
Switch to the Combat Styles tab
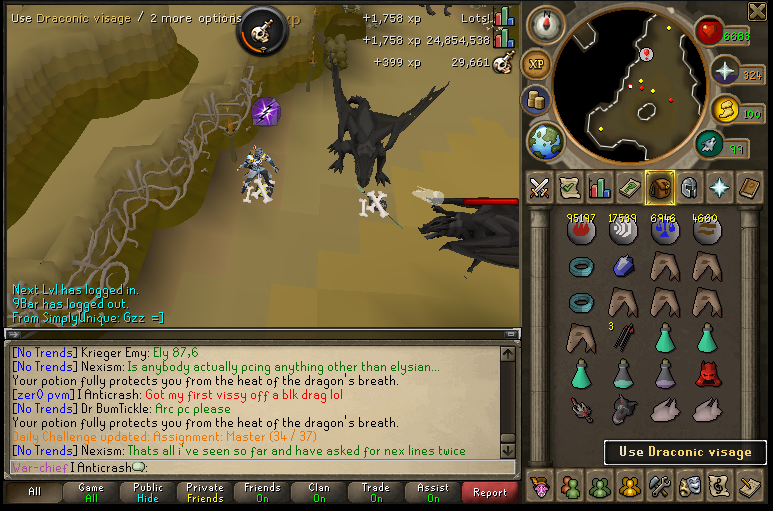pyautogui.click(x=539, y=187)
